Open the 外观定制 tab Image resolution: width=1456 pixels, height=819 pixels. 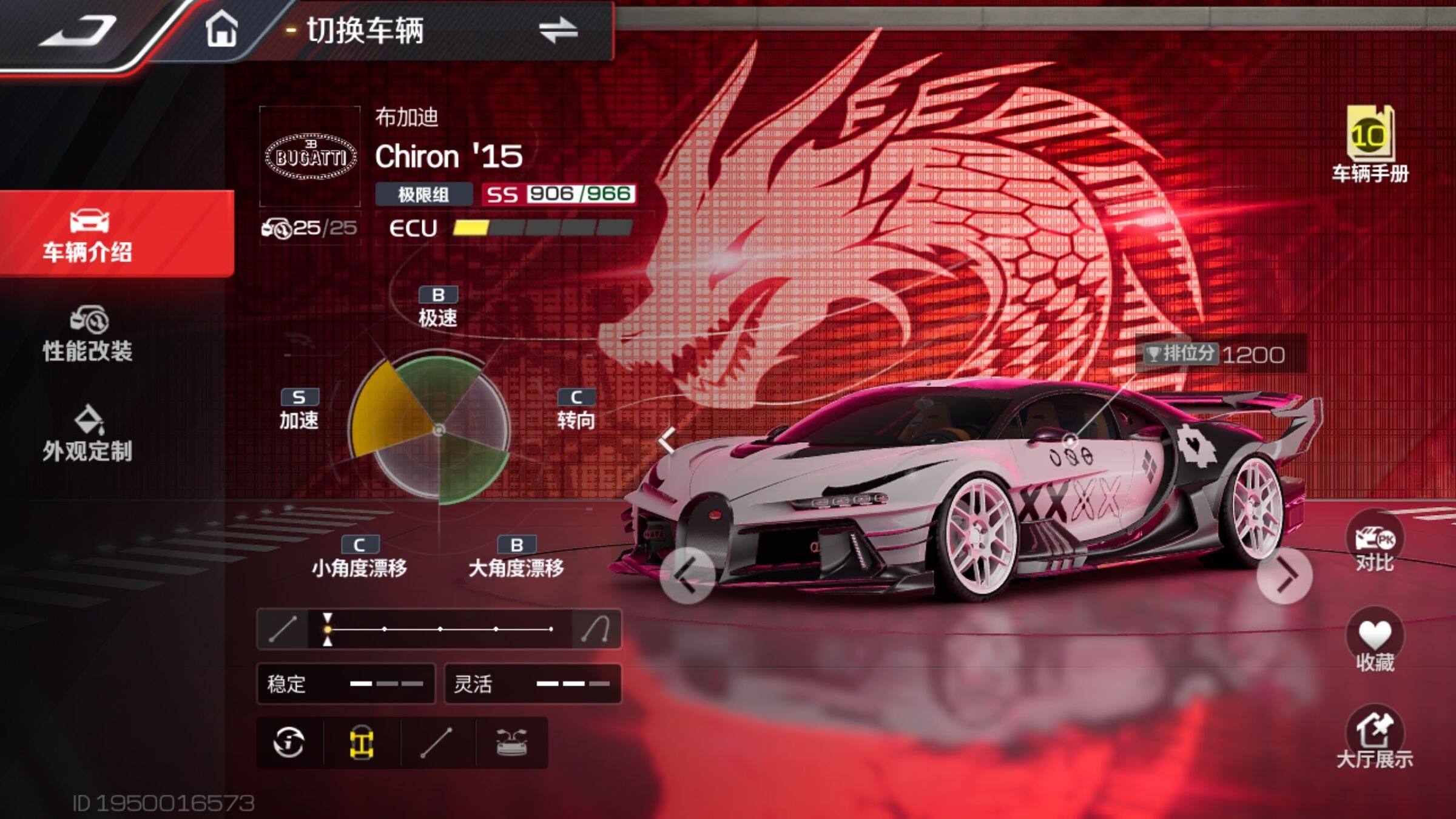88,434
